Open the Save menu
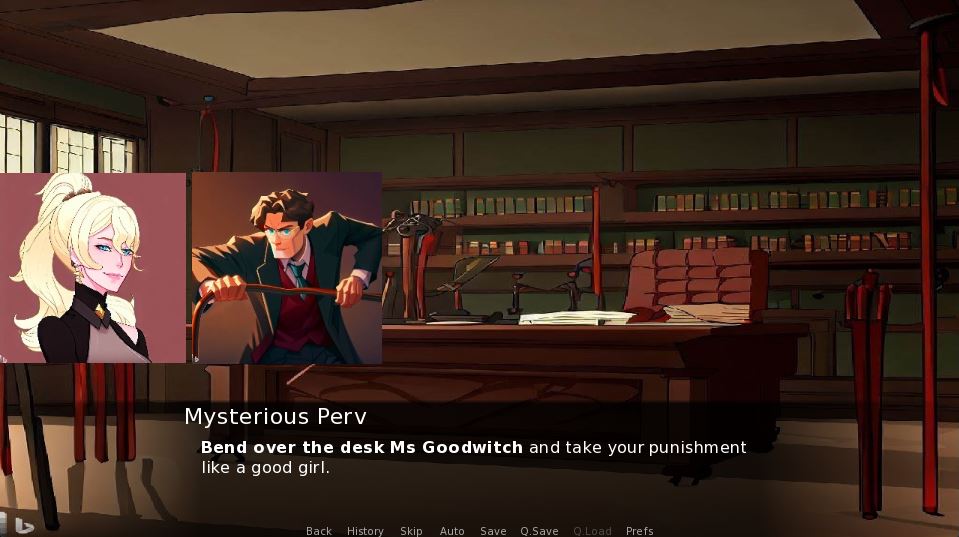The height and width of the screenshot is (537, 959). click(x=493, y=531)
